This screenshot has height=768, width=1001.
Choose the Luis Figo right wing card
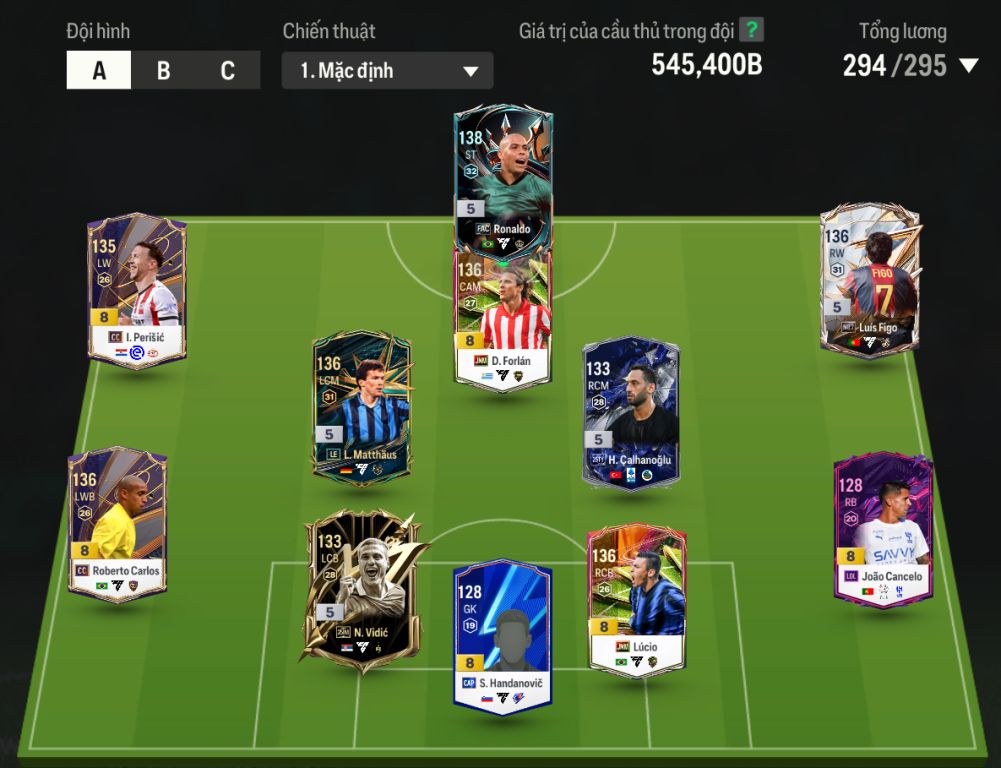(x=869, y=280)
